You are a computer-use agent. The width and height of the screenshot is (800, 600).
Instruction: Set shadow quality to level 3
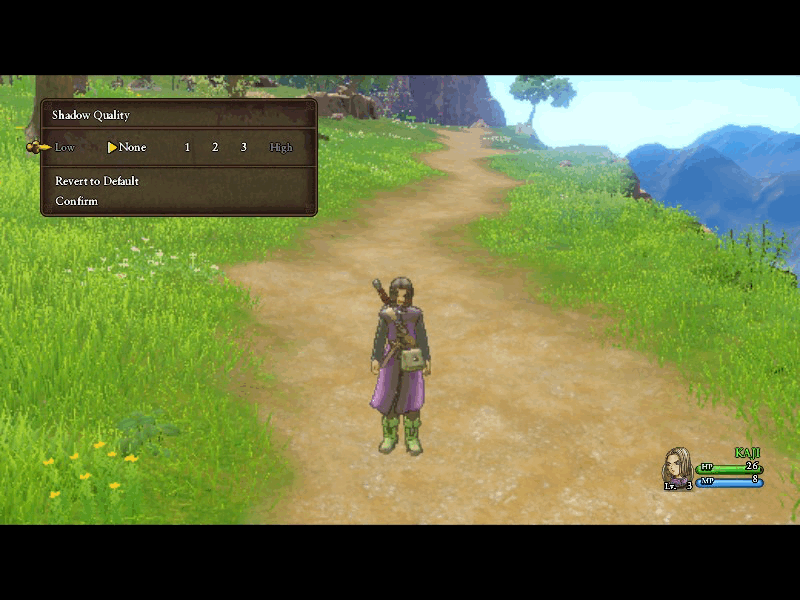coord(243,147)
